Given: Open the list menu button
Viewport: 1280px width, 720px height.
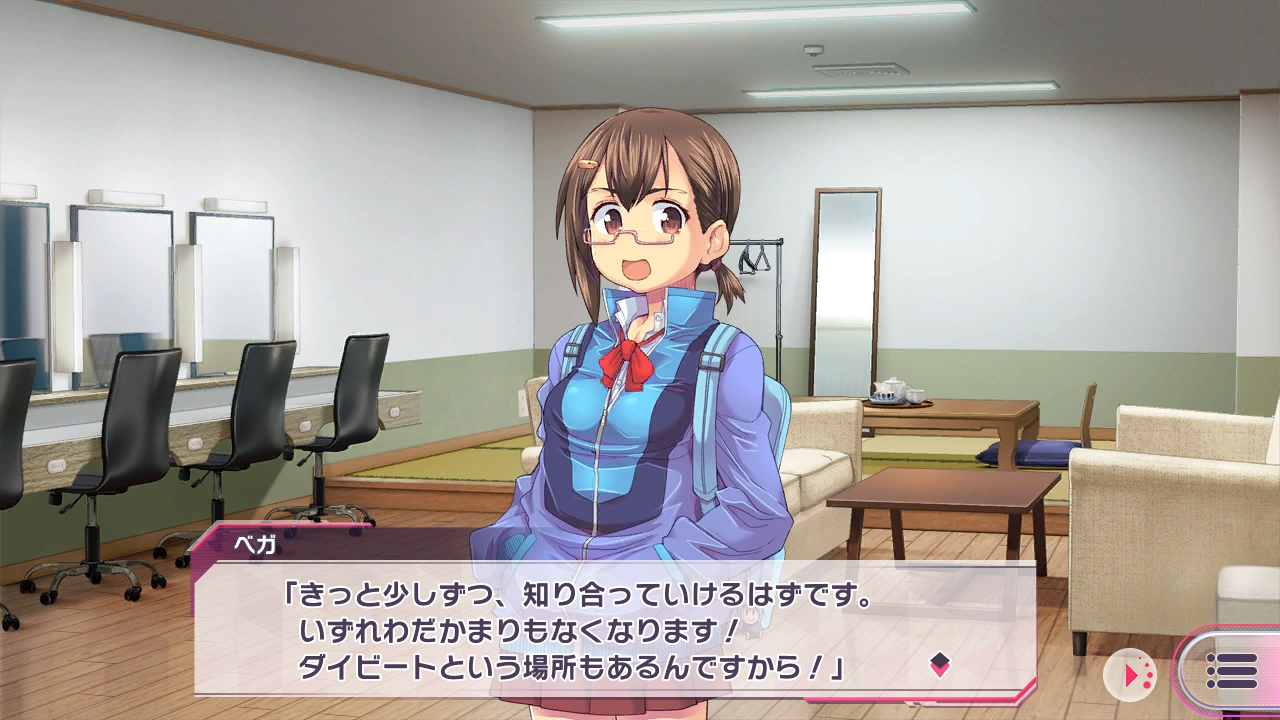Looking at the screenshot, I should pyautogui.click(x=1230, y=671).
